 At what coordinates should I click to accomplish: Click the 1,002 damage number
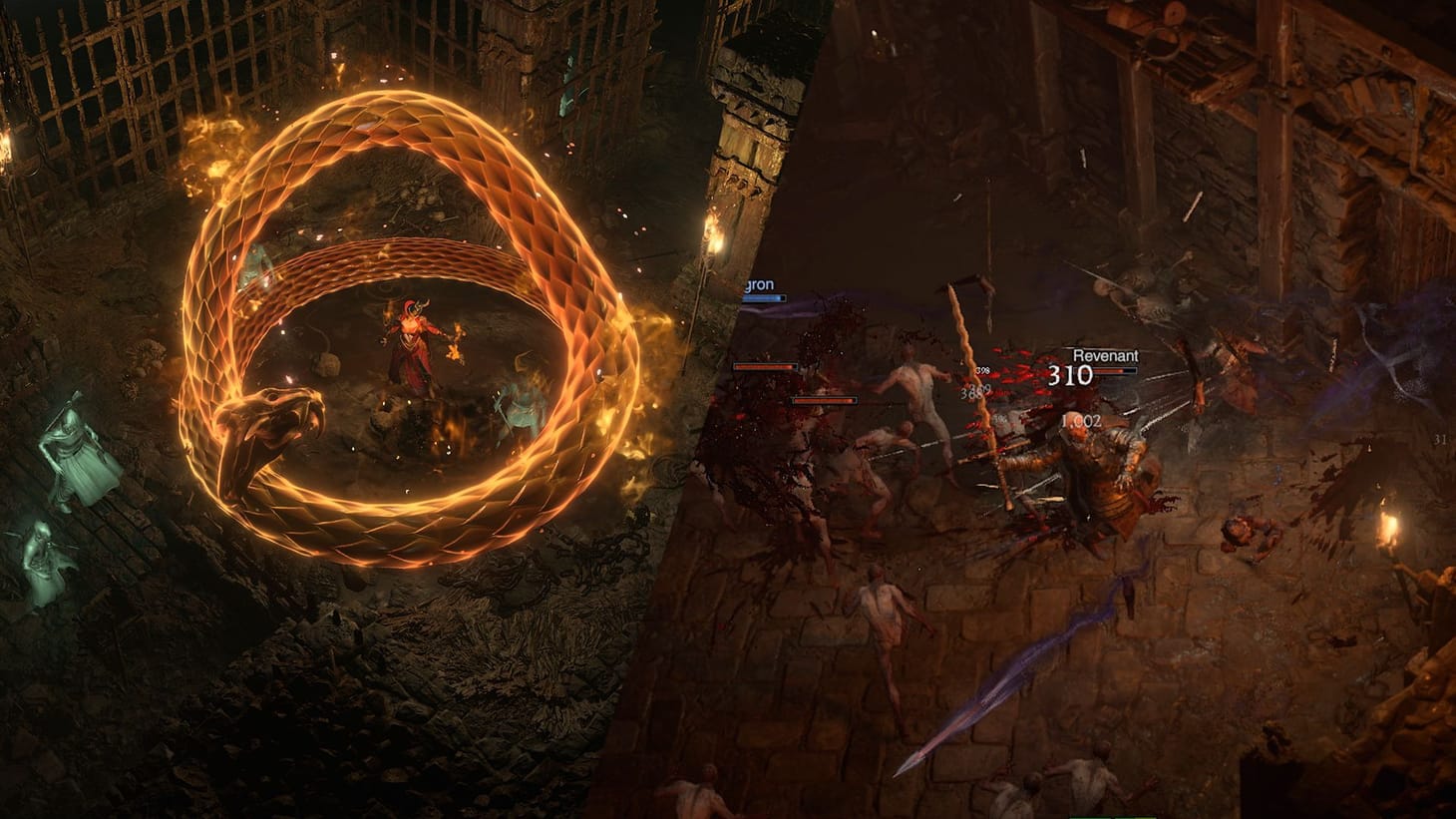(x=1082, y=419)
